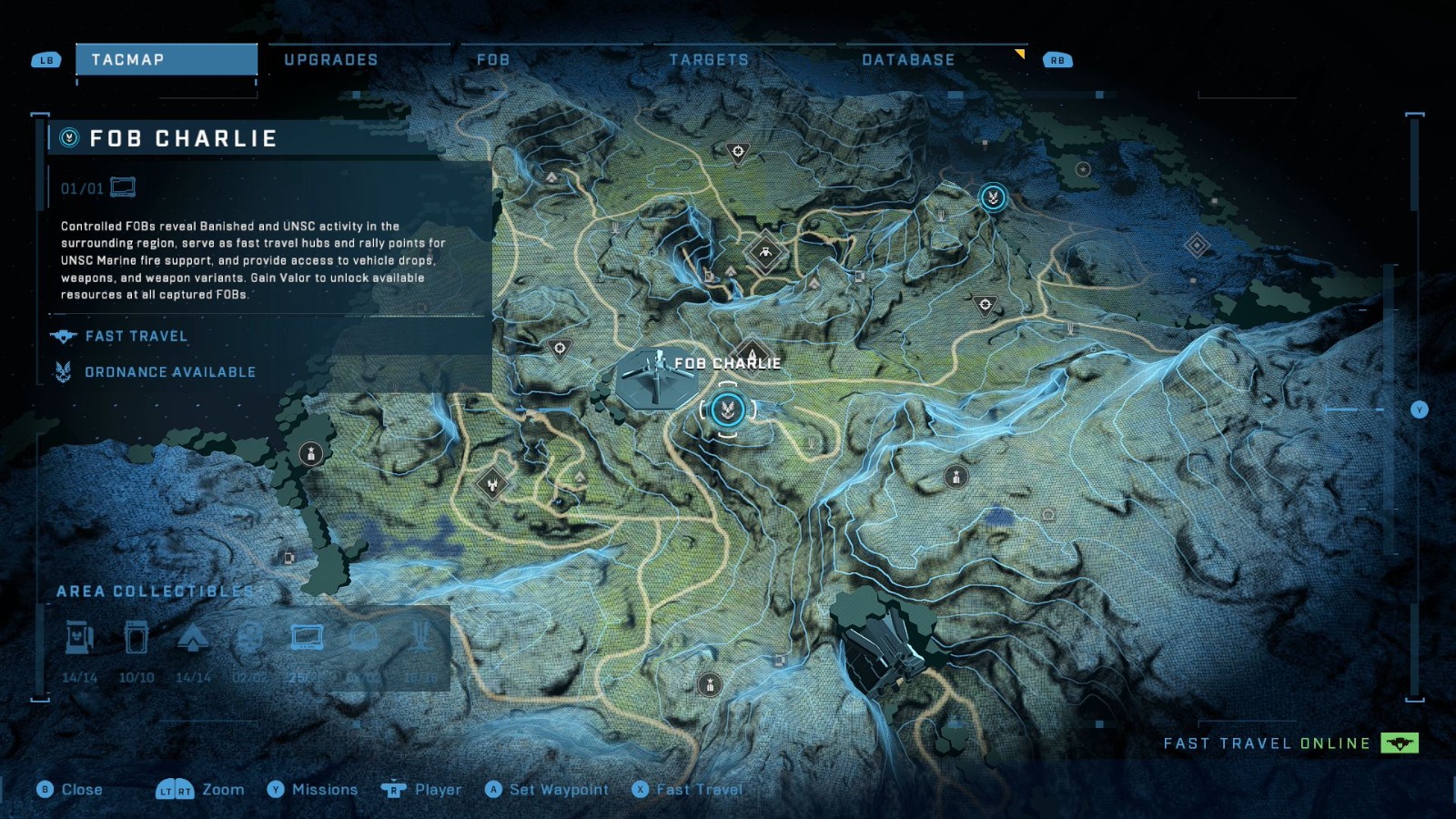Click the LB bumper prompt near TACMAP
Screen dimensions: 1456x819
click(45, 59)
